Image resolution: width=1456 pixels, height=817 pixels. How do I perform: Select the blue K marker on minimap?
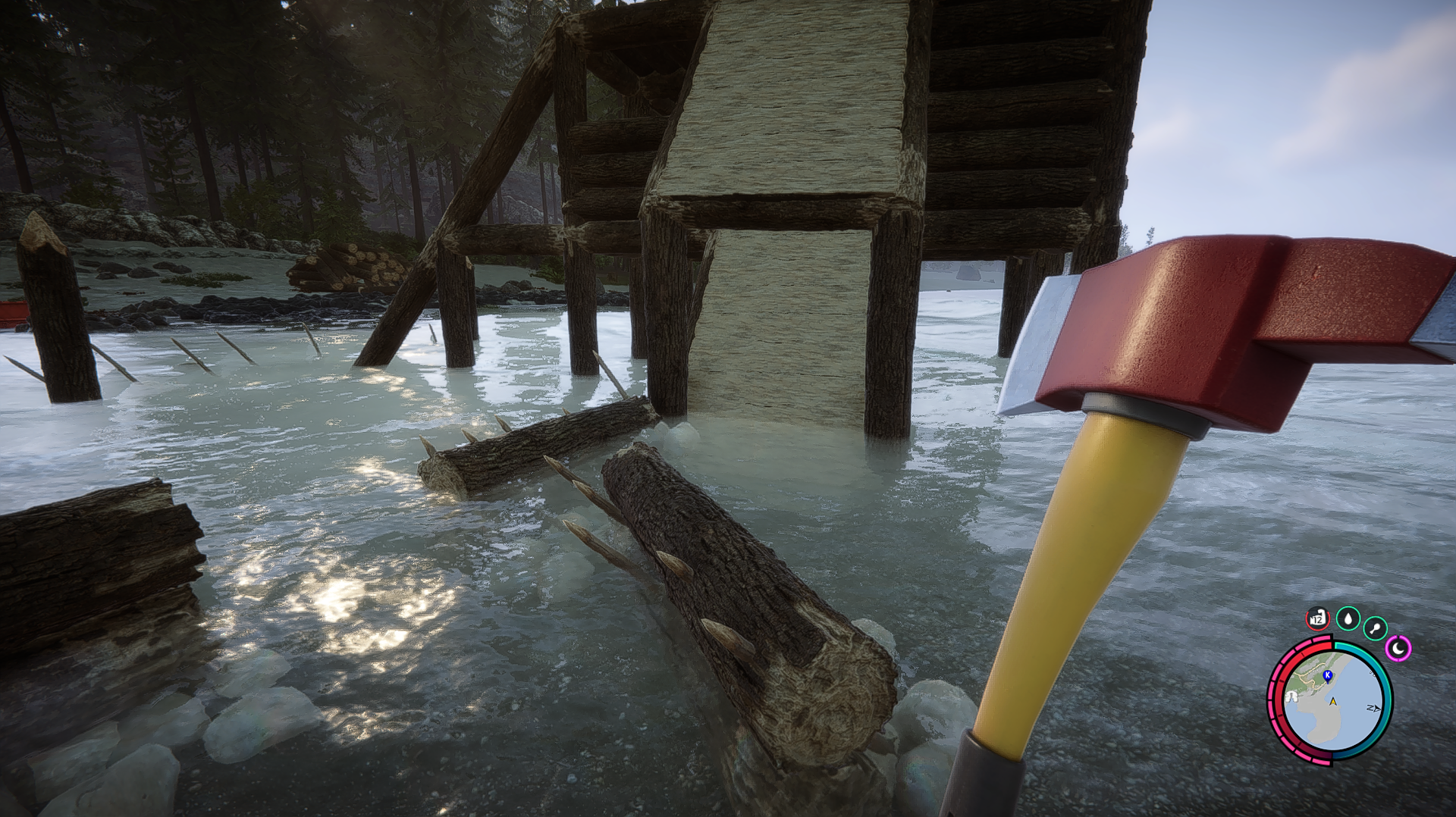pyautogui.click(x=1327, y=675)
